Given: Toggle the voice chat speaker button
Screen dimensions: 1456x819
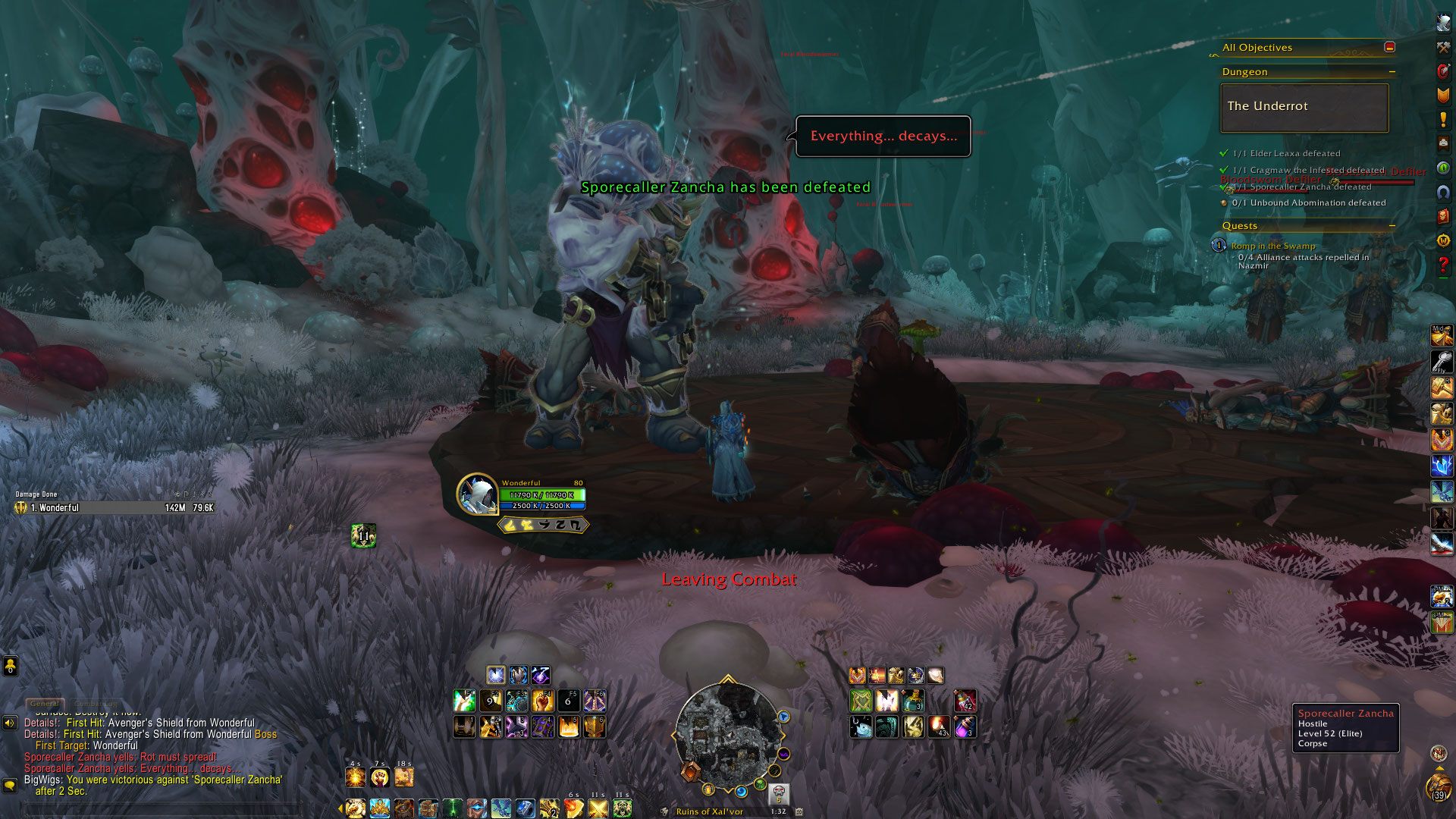Looking at the screenshot, I should 10,723.
